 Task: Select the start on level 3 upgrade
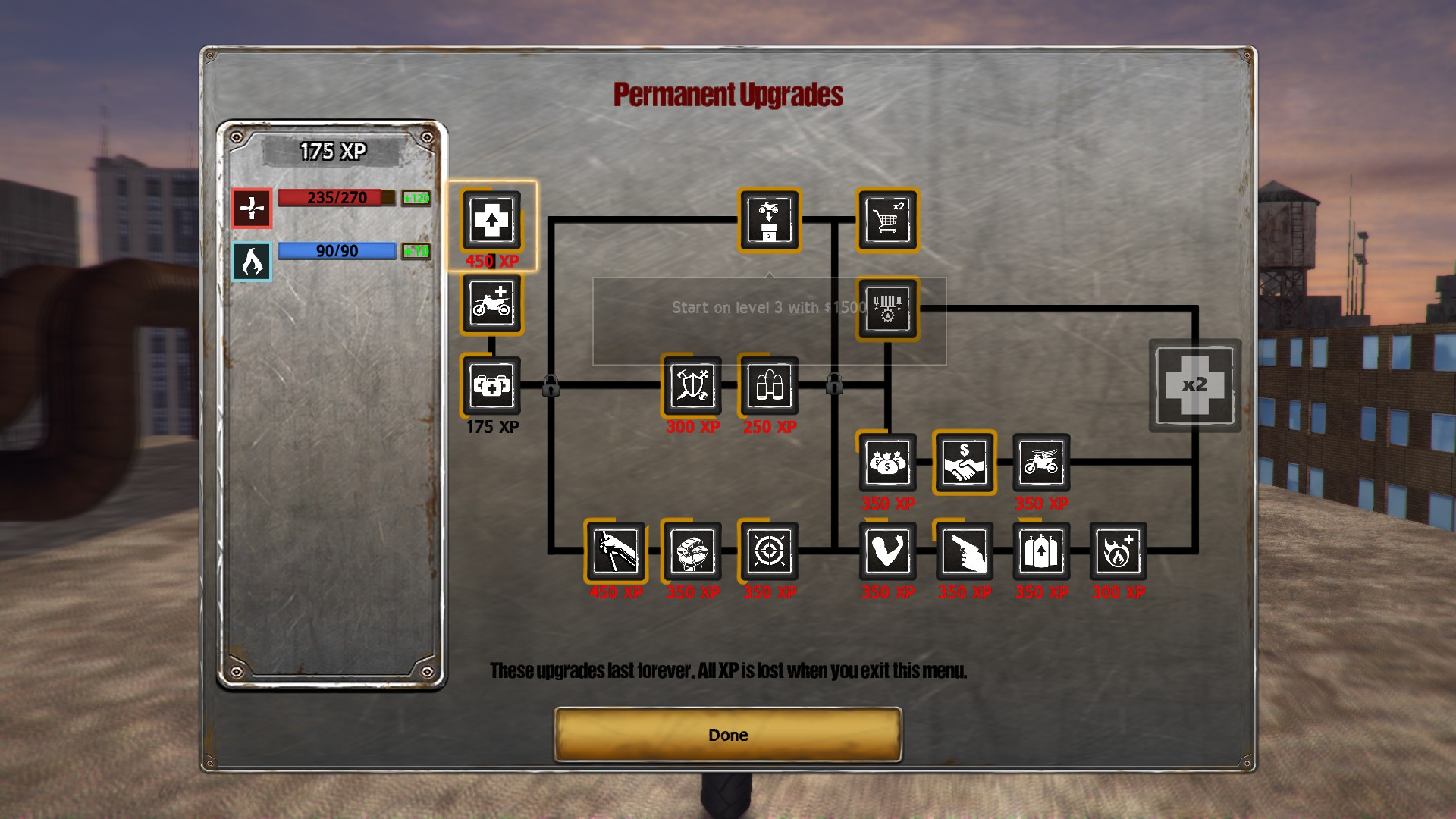click(769, 220)
